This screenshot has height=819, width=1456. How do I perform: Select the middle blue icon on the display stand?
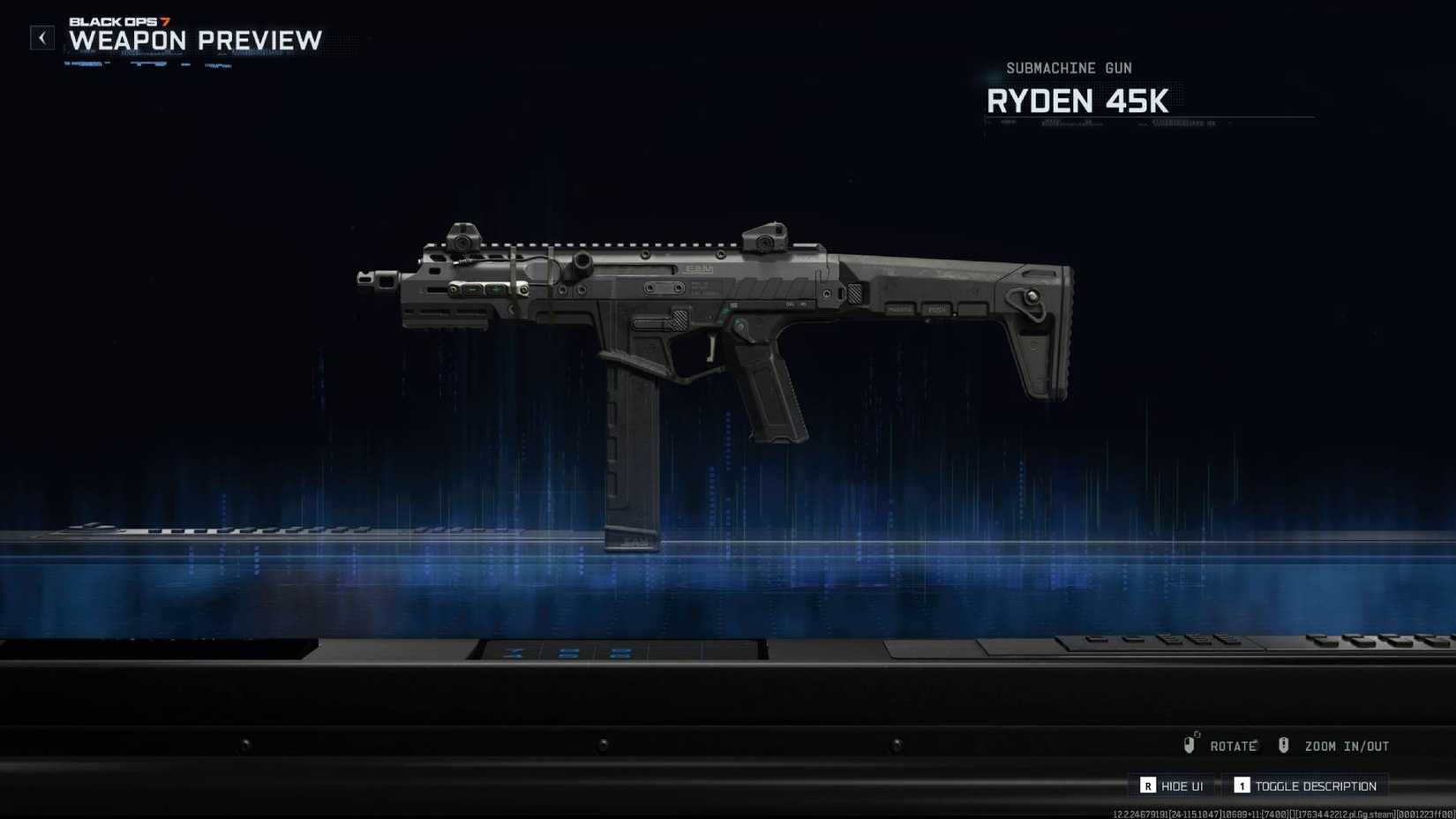click(x=567, y=653)
